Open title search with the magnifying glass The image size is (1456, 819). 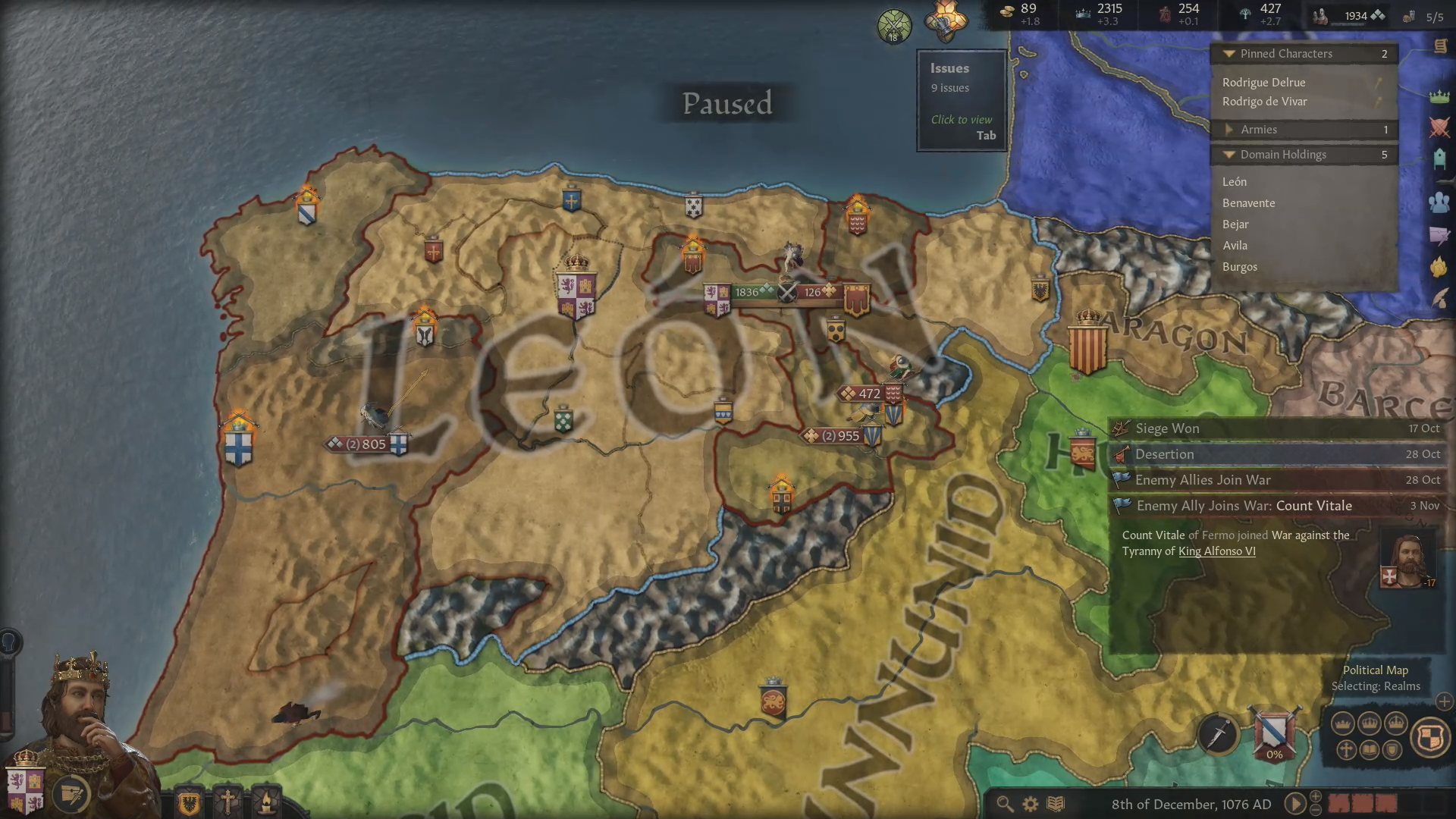pyautogui.click(x=1006, y=803)
